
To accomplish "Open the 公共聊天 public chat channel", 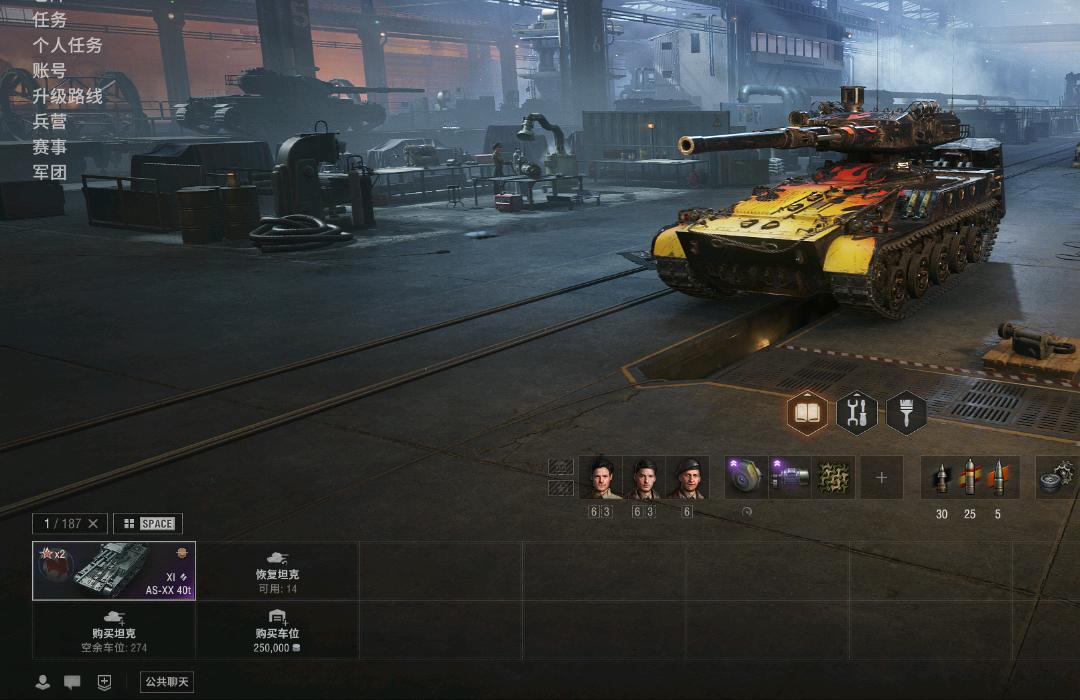I will pos(166,682).
